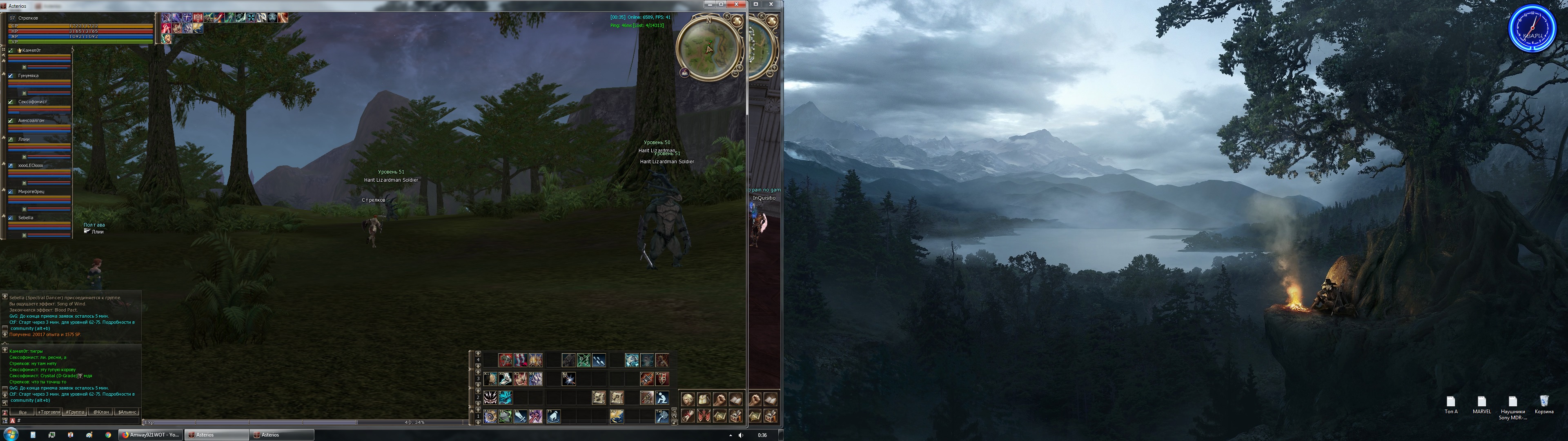Activate the Tab next-target crosshair icon
This screenshot has height=441, width=1568.
pyautogui.click(x=661, y=416)
